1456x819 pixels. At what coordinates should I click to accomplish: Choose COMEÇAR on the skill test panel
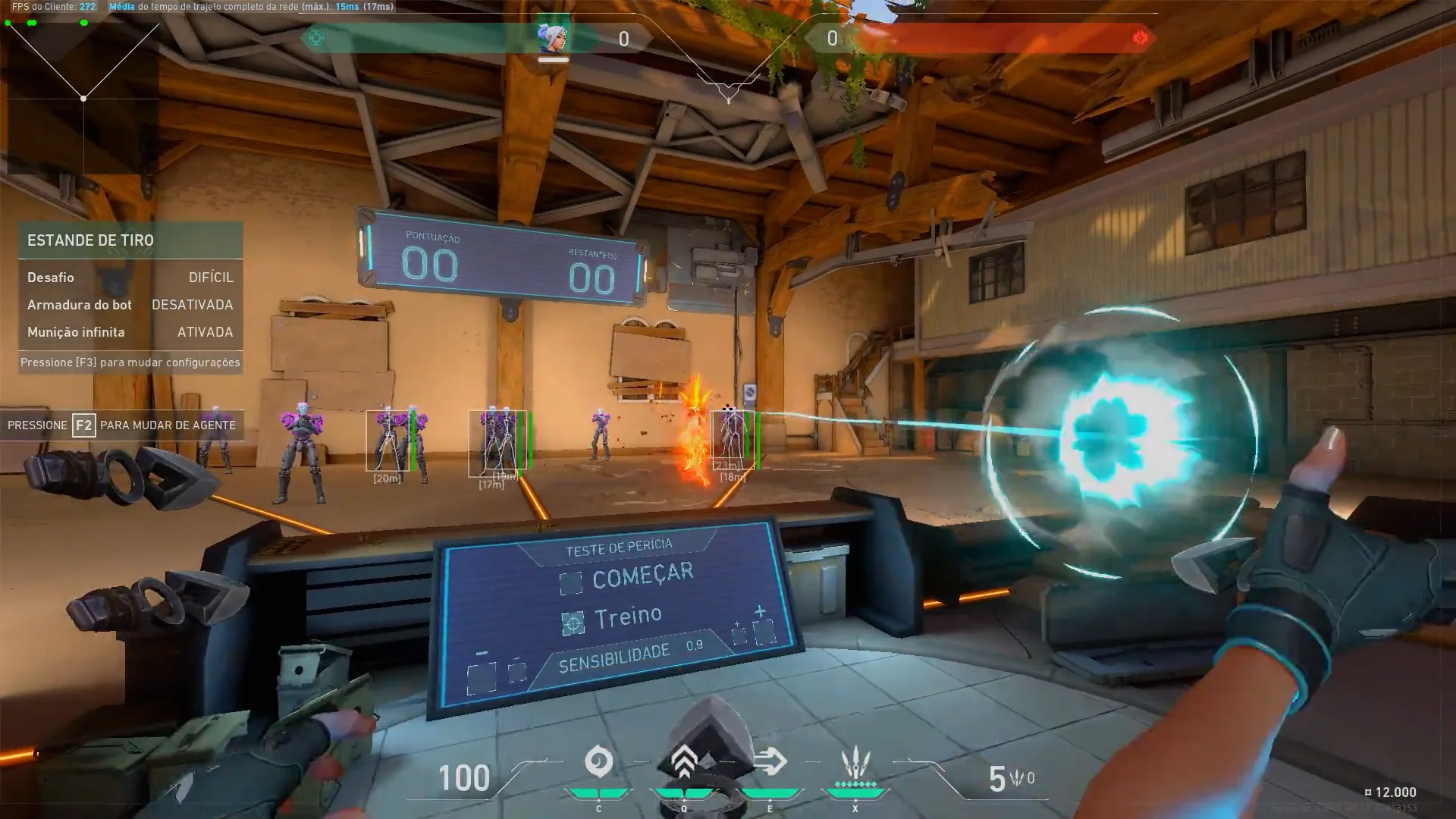(642, 576)
